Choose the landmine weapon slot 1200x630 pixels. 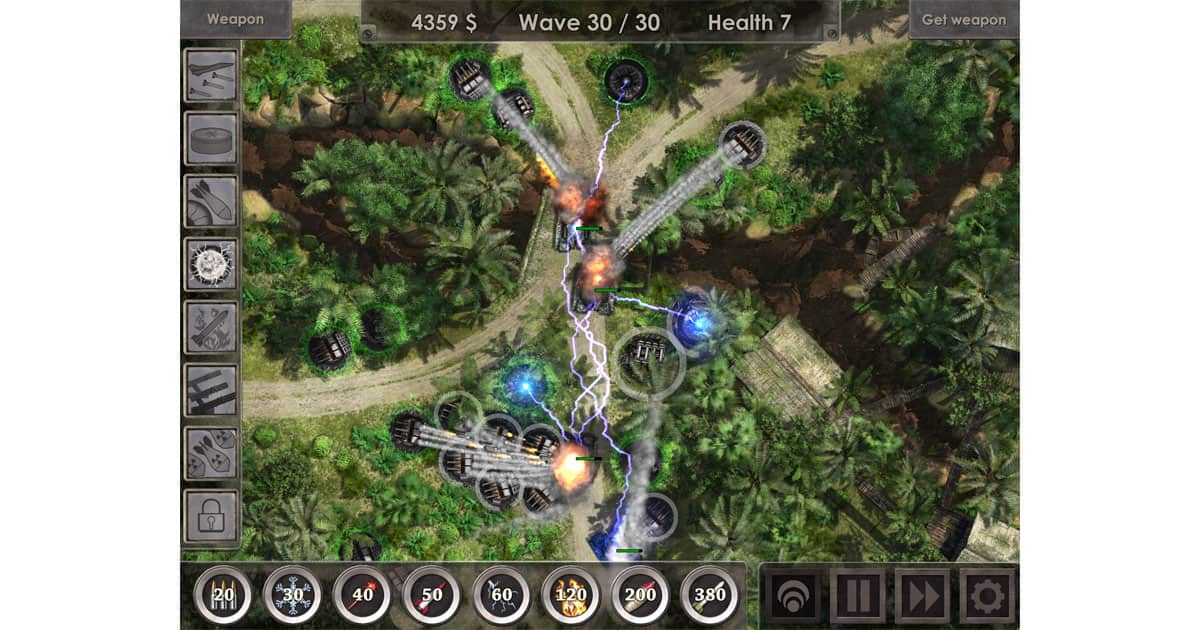pyautogui.click(x=211, y=137)
